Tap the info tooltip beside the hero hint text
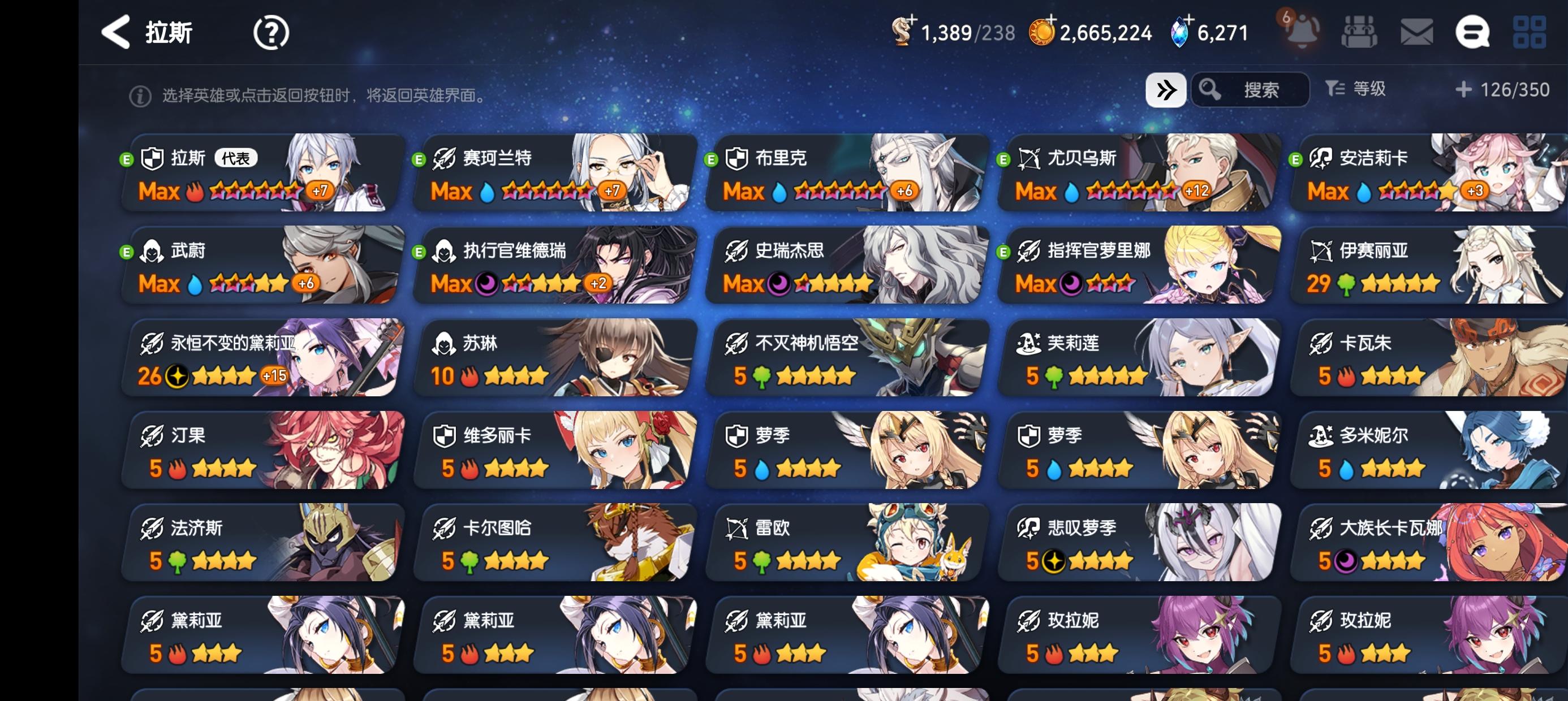 [x=141, y=94]
